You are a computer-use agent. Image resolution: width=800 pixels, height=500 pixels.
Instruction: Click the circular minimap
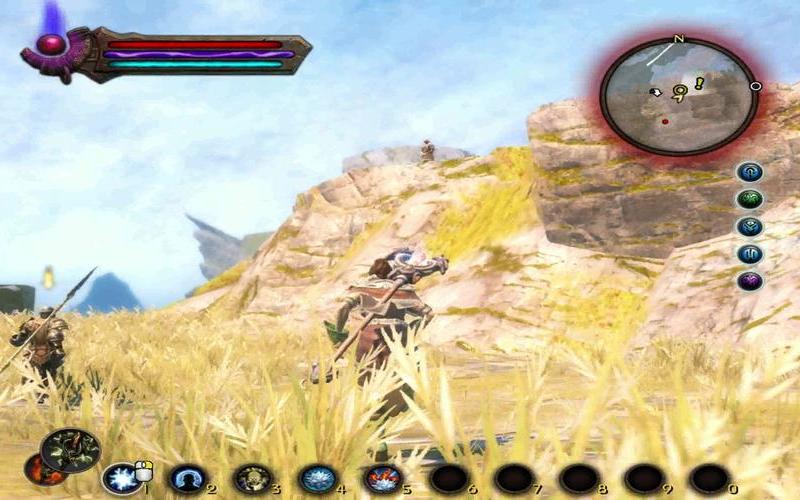[679, 96]
